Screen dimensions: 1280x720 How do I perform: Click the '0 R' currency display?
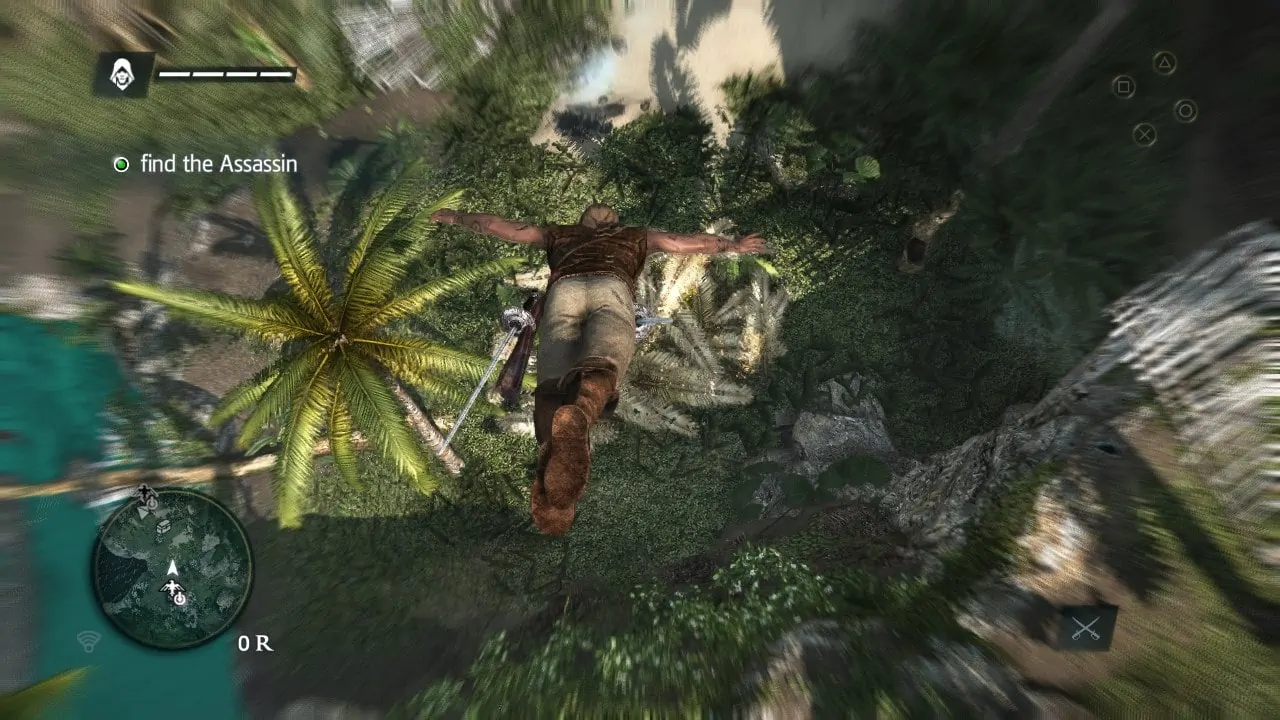254,642
